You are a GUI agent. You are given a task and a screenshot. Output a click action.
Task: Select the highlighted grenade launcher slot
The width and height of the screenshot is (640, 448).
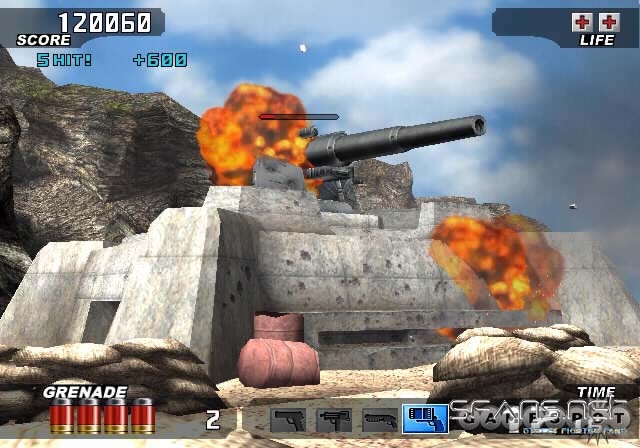click(x=424, y=419)
